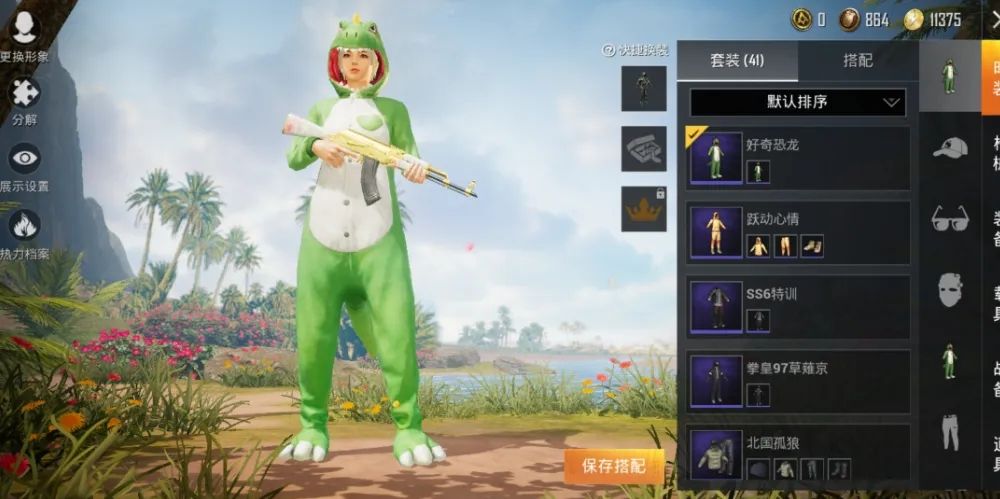Screen dimensions: 1000x499
Task: Select the pants category icon
Action: pyautogui.click(x=949, y=432)
